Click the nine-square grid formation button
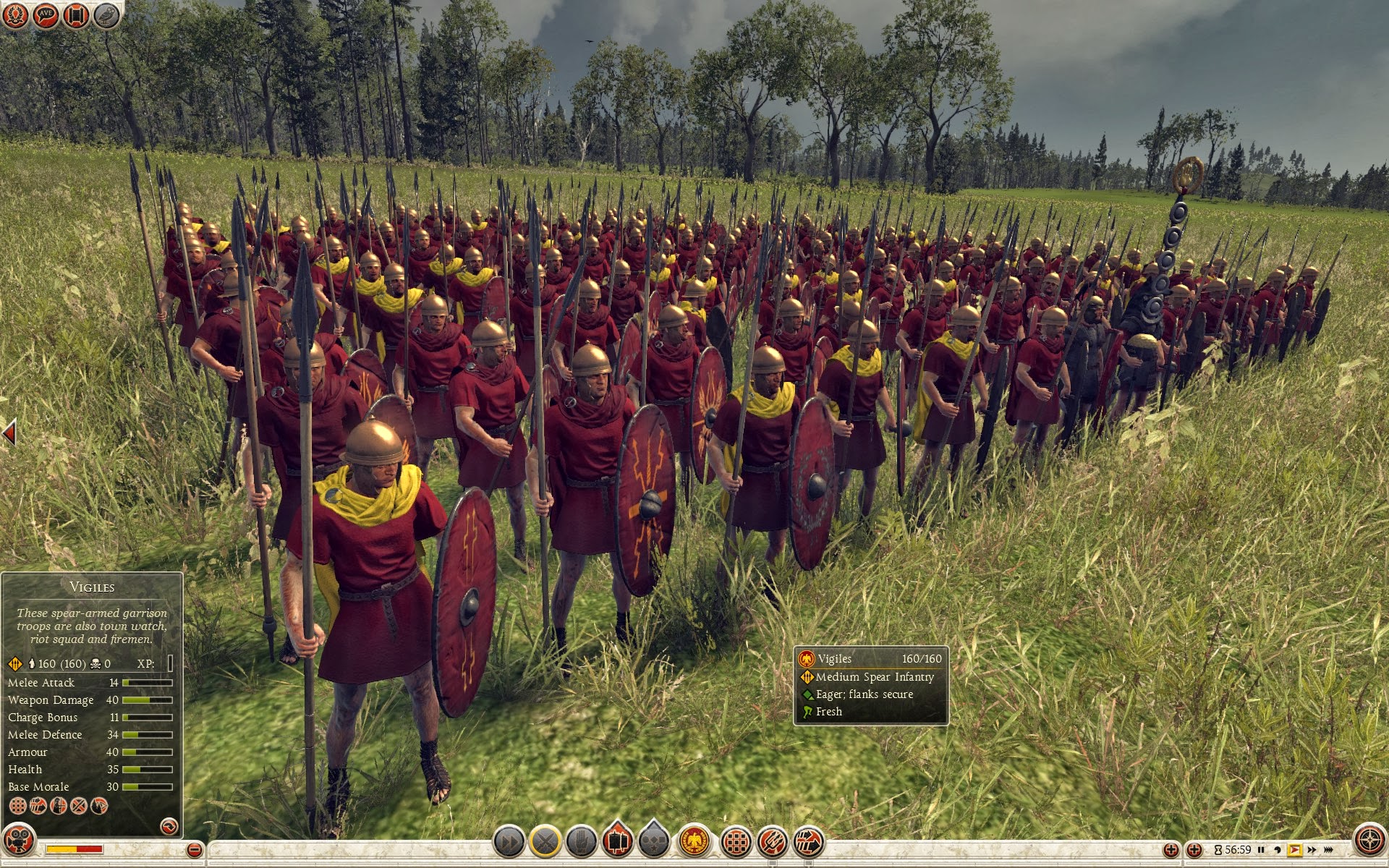The height and width of the screenshot is (868, 1389). coord(736,841)
